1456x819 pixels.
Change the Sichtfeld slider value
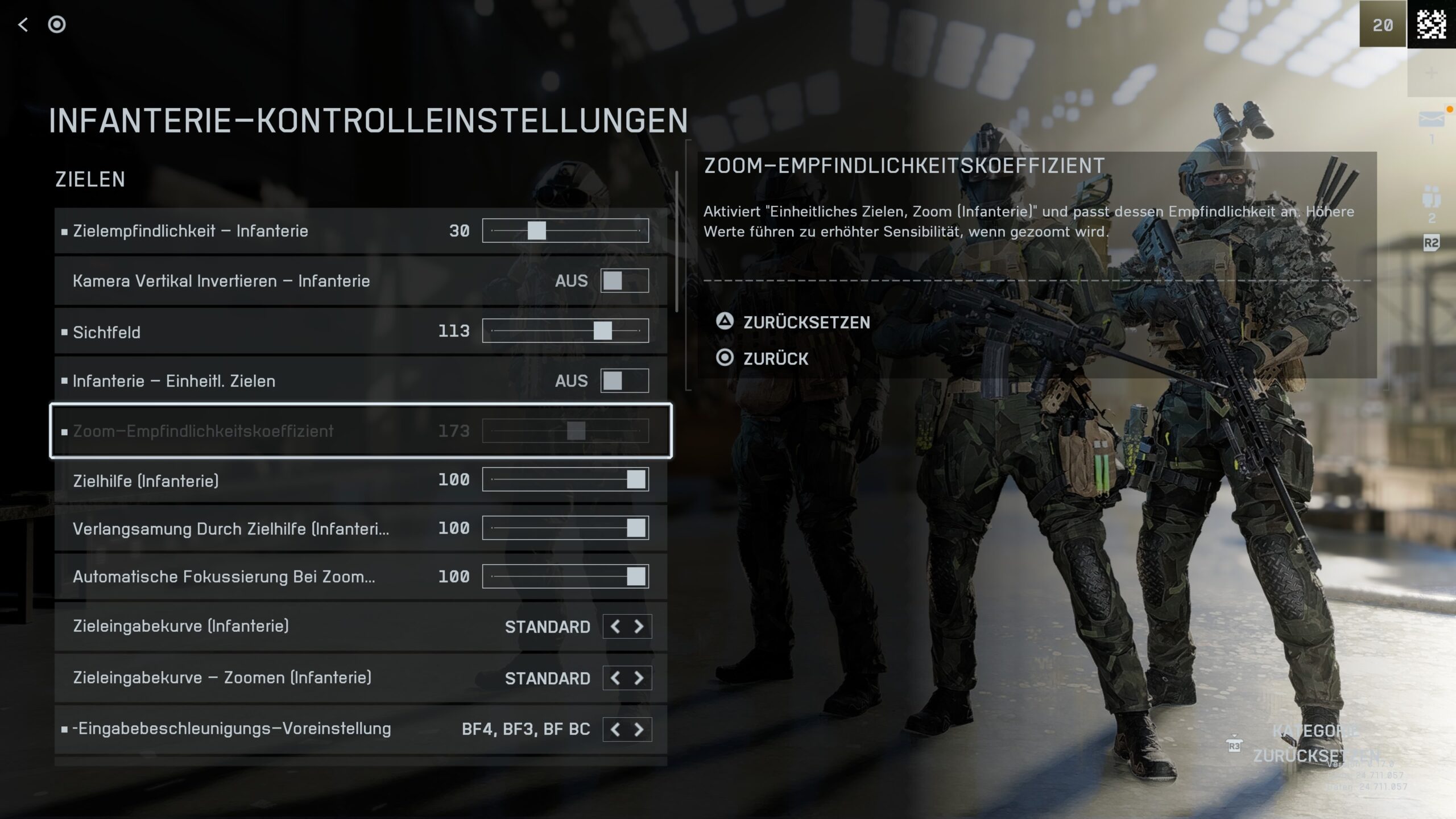click(x=602, y=331)
